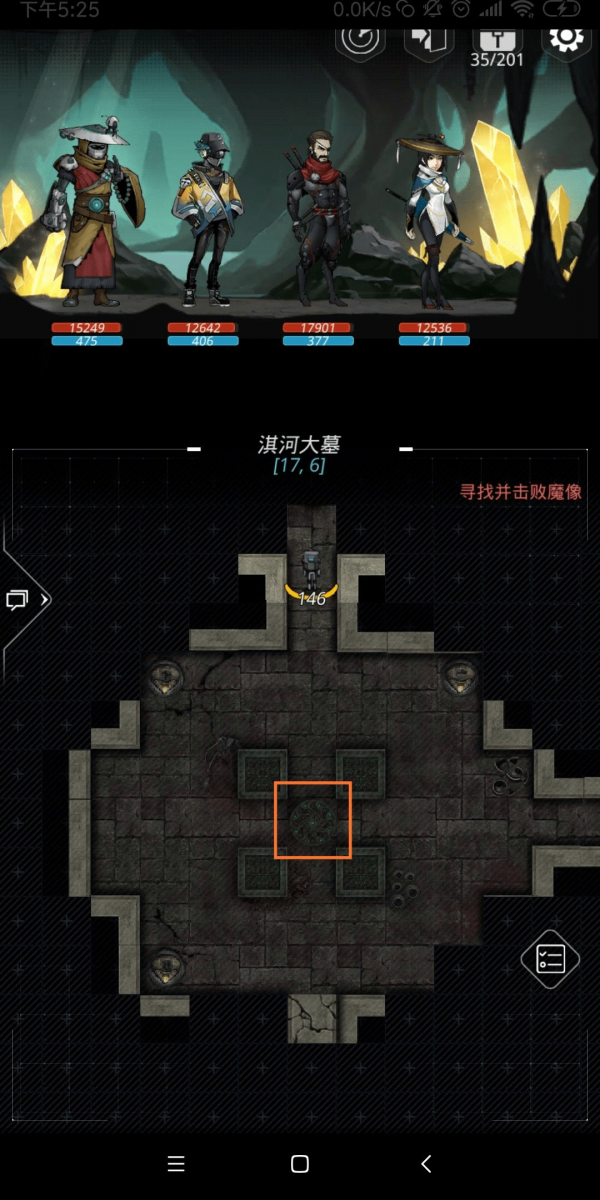Screen dimensions: 600x1200
Task: Tap the Android back button
Action: click(427, 1163)
